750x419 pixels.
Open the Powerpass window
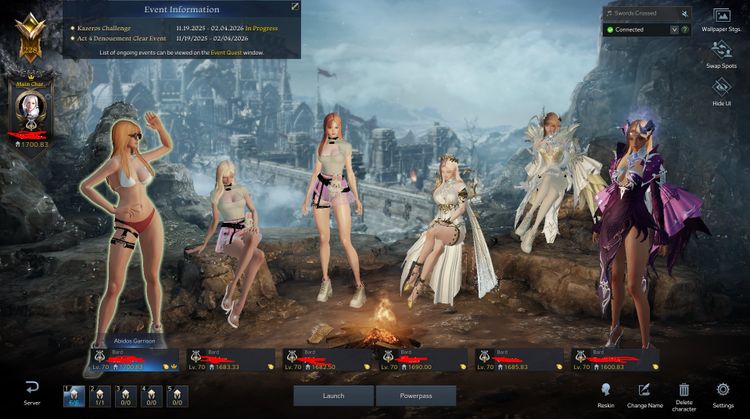(415, 396)
